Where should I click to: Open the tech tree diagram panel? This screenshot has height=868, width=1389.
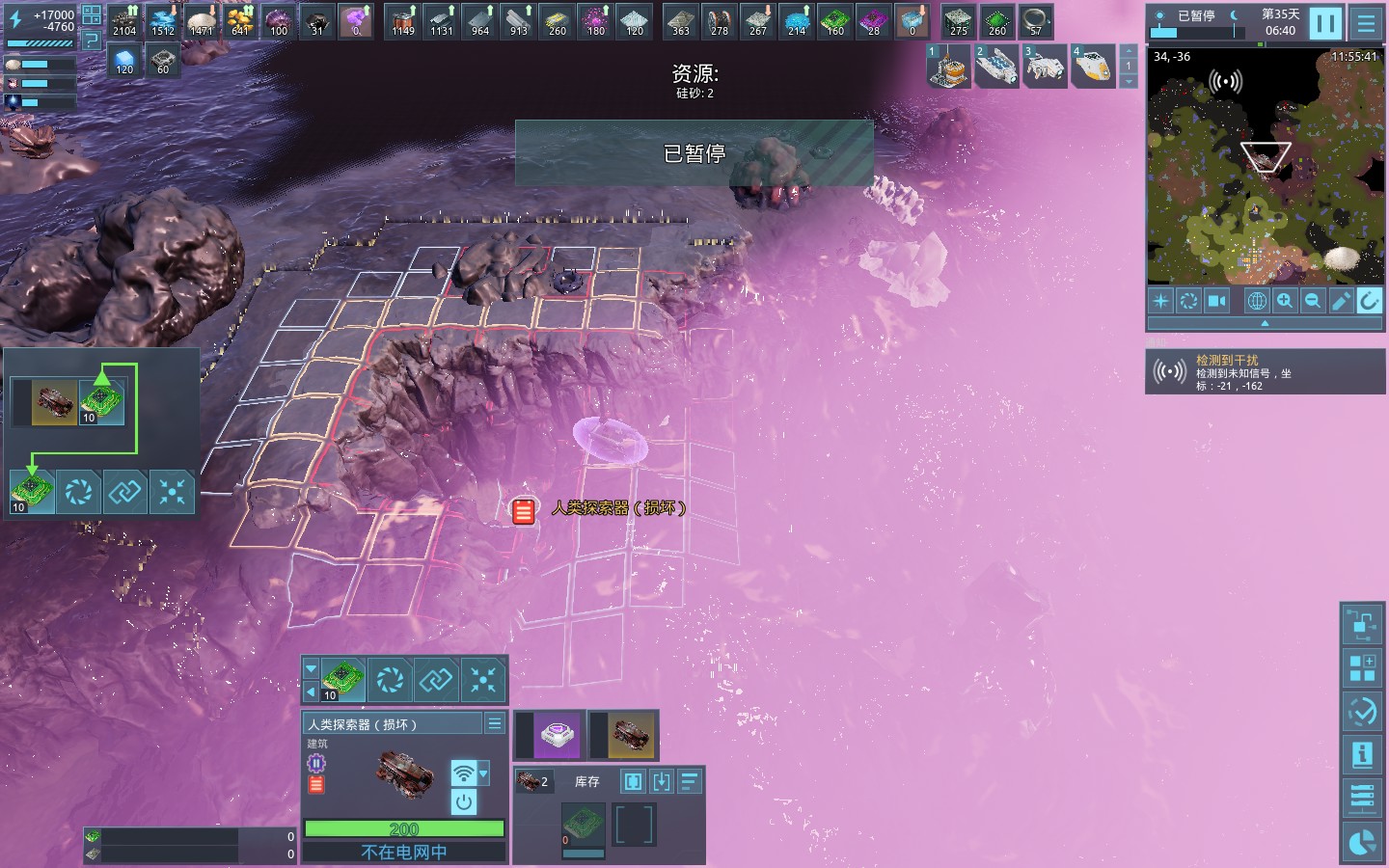tap(1362, 624)
